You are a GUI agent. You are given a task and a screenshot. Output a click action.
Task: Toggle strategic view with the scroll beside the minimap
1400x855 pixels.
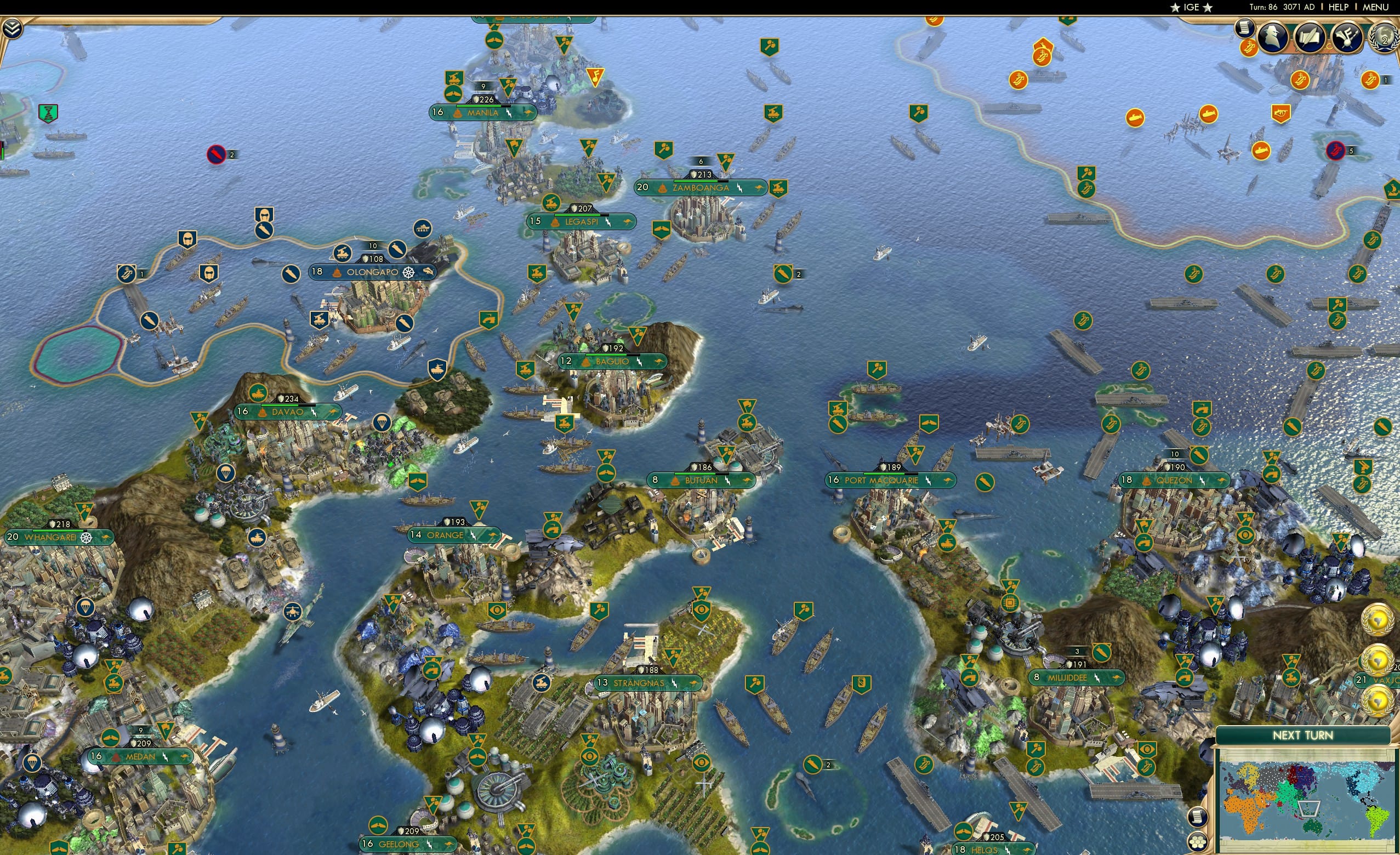[1198, 818]
